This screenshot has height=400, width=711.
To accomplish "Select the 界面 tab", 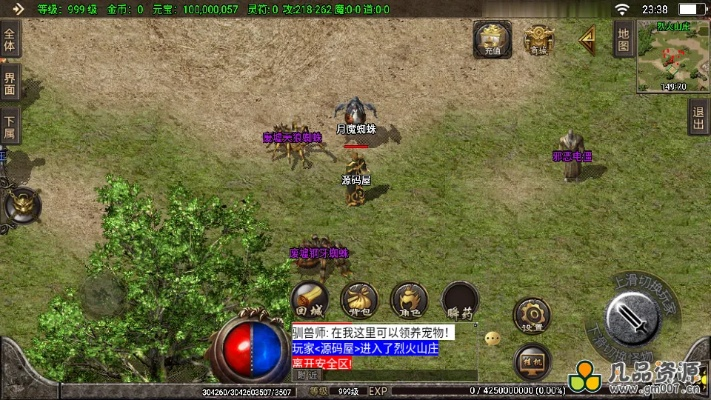I will [x=9, y=84].
